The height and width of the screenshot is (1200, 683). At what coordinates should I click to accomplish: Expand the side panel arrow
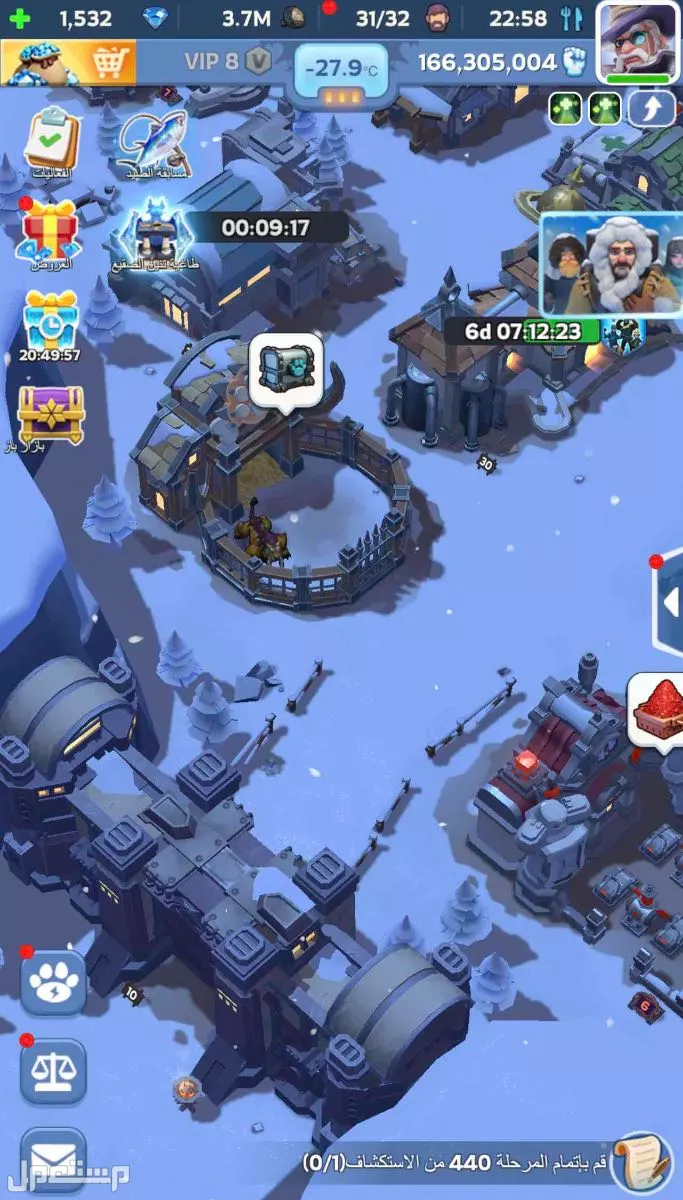(671, 602)
